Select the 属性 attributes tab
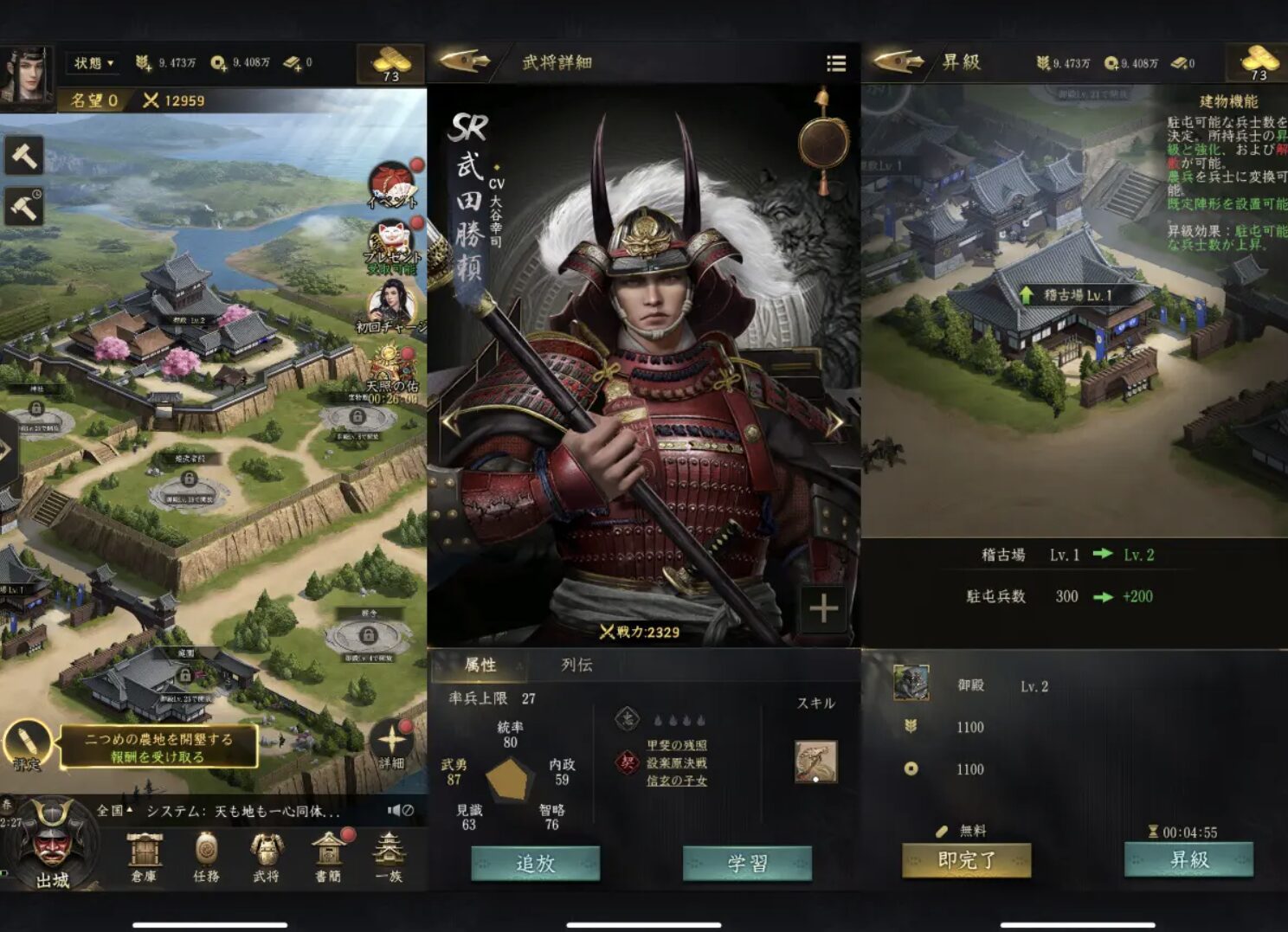The height and width of the screenshot is (932, 1288). point(480,665)
